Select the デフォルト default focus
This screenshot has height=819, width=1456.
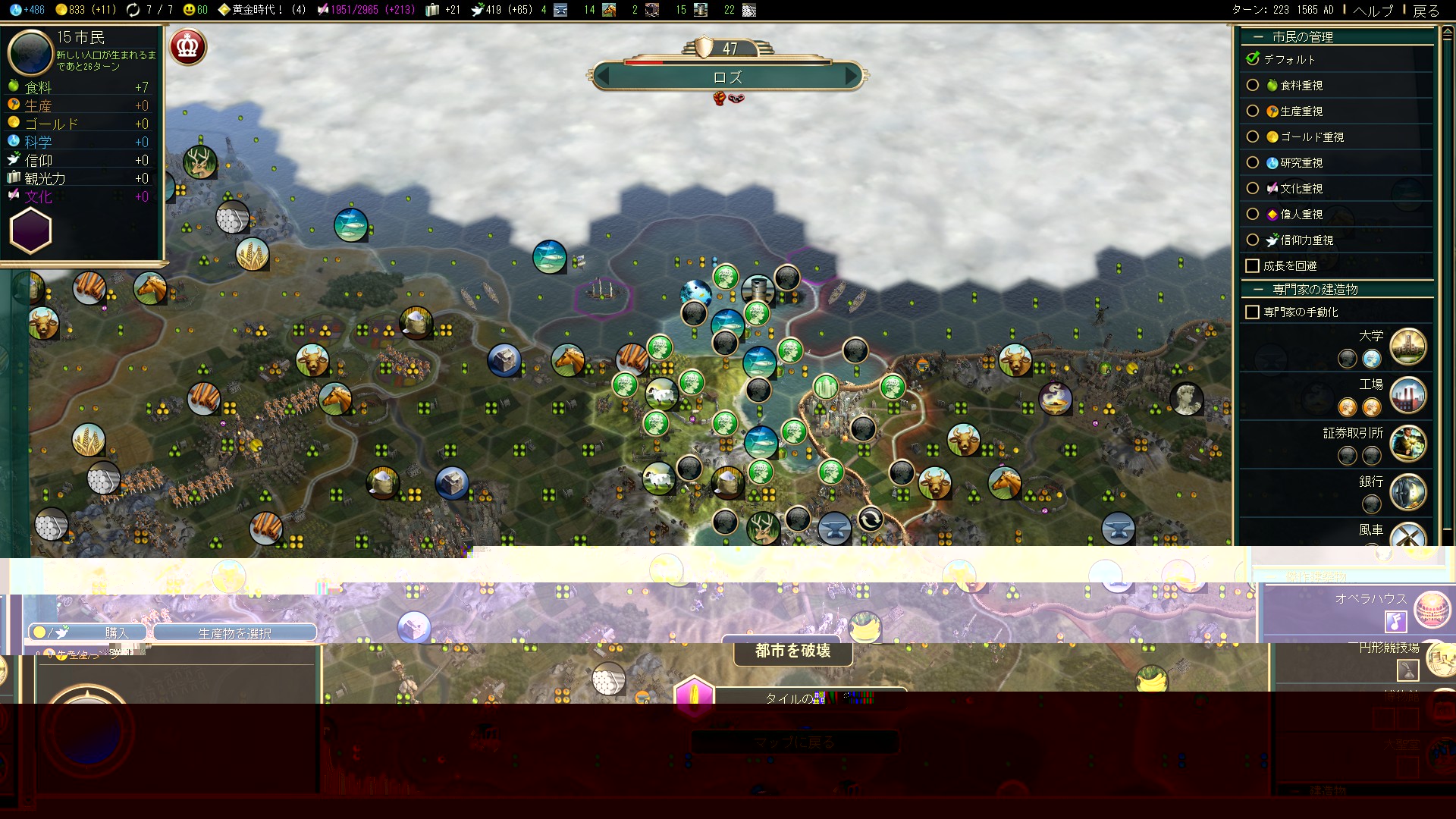[1253, 59]
